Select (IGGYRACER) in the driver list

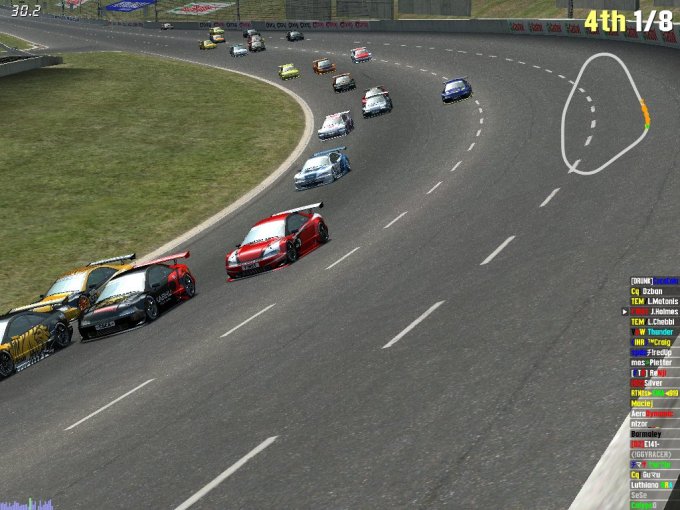(x=654, y=454)
